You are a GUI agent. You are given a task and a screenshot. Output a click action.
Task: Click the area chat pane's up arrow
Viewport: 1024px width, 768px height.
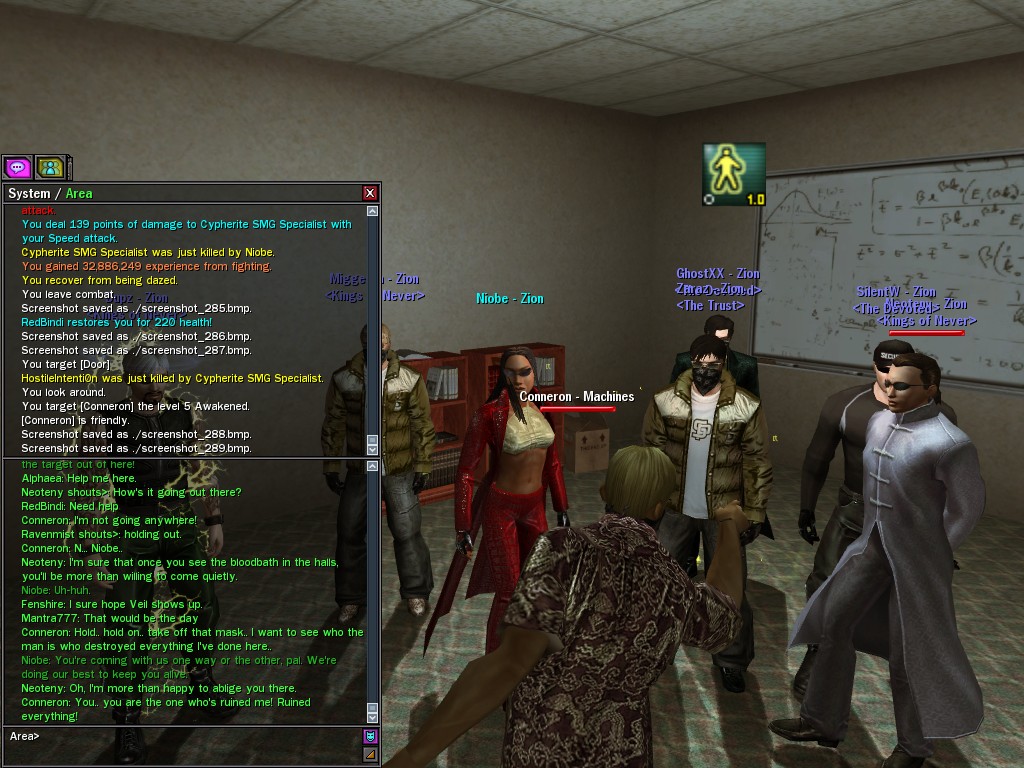[x=373, y=465]
